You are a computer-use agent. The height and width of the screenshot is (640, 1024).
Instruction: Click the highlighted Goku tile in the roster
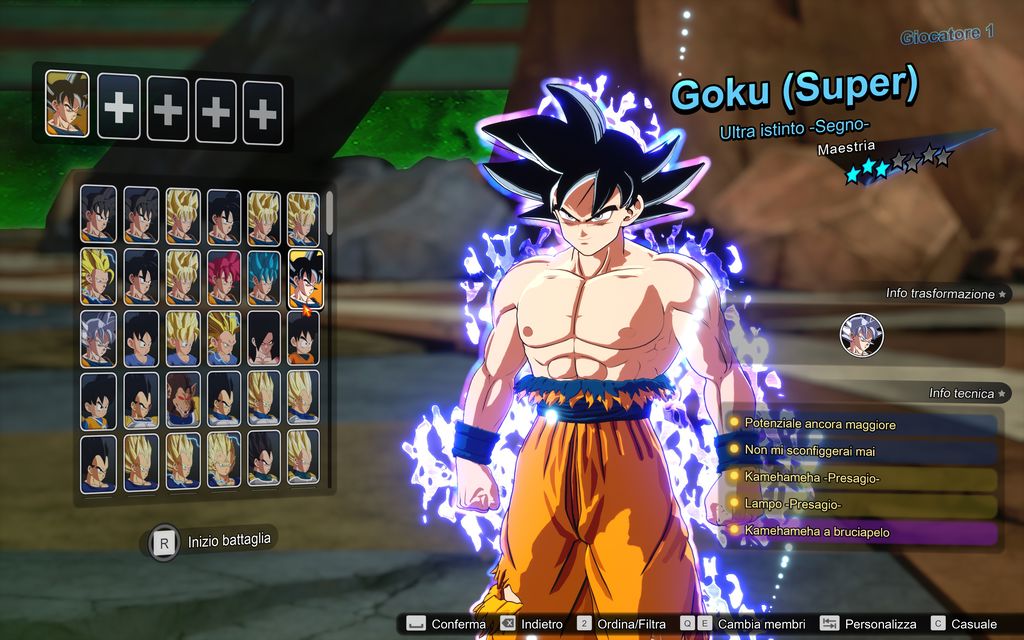click(305, 277)
